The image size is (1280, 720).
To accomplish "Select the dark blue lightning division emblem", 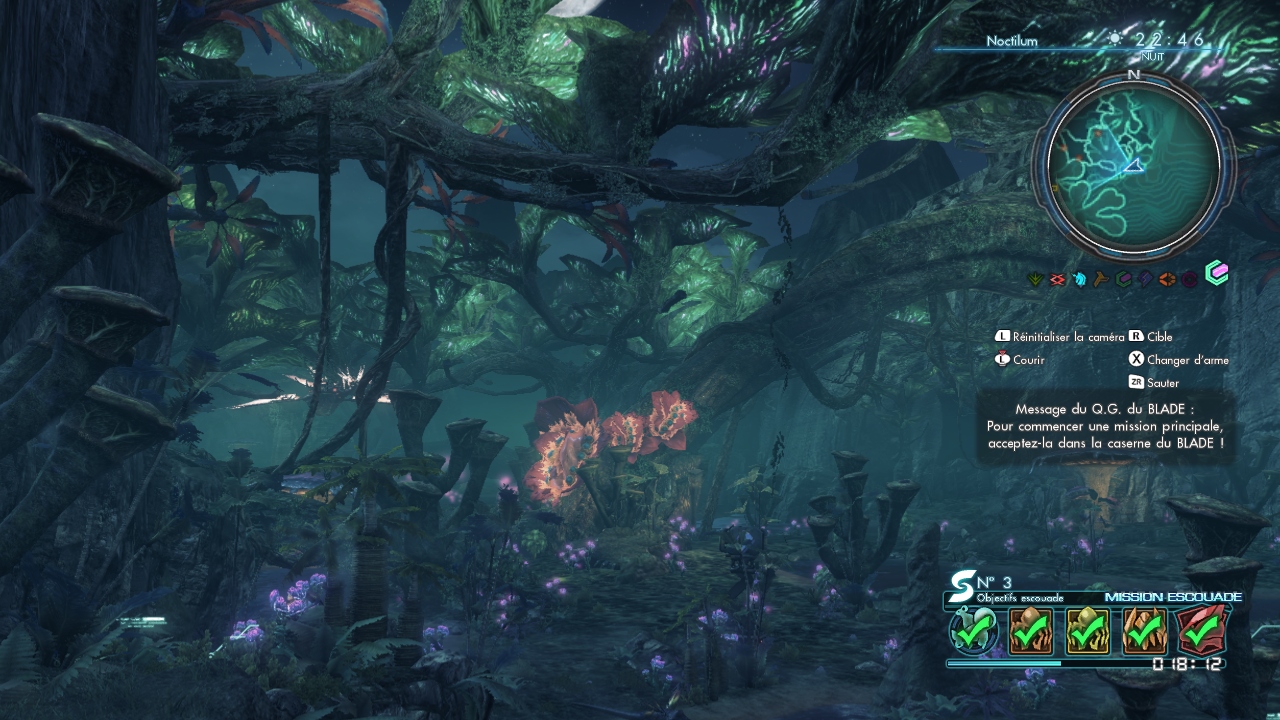I will pos(1145,279).
